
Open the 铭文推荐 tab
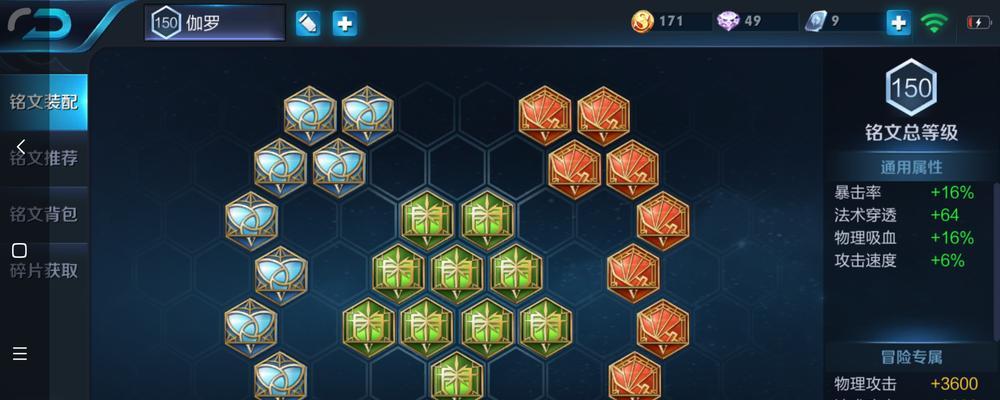[x=44, y=158]
